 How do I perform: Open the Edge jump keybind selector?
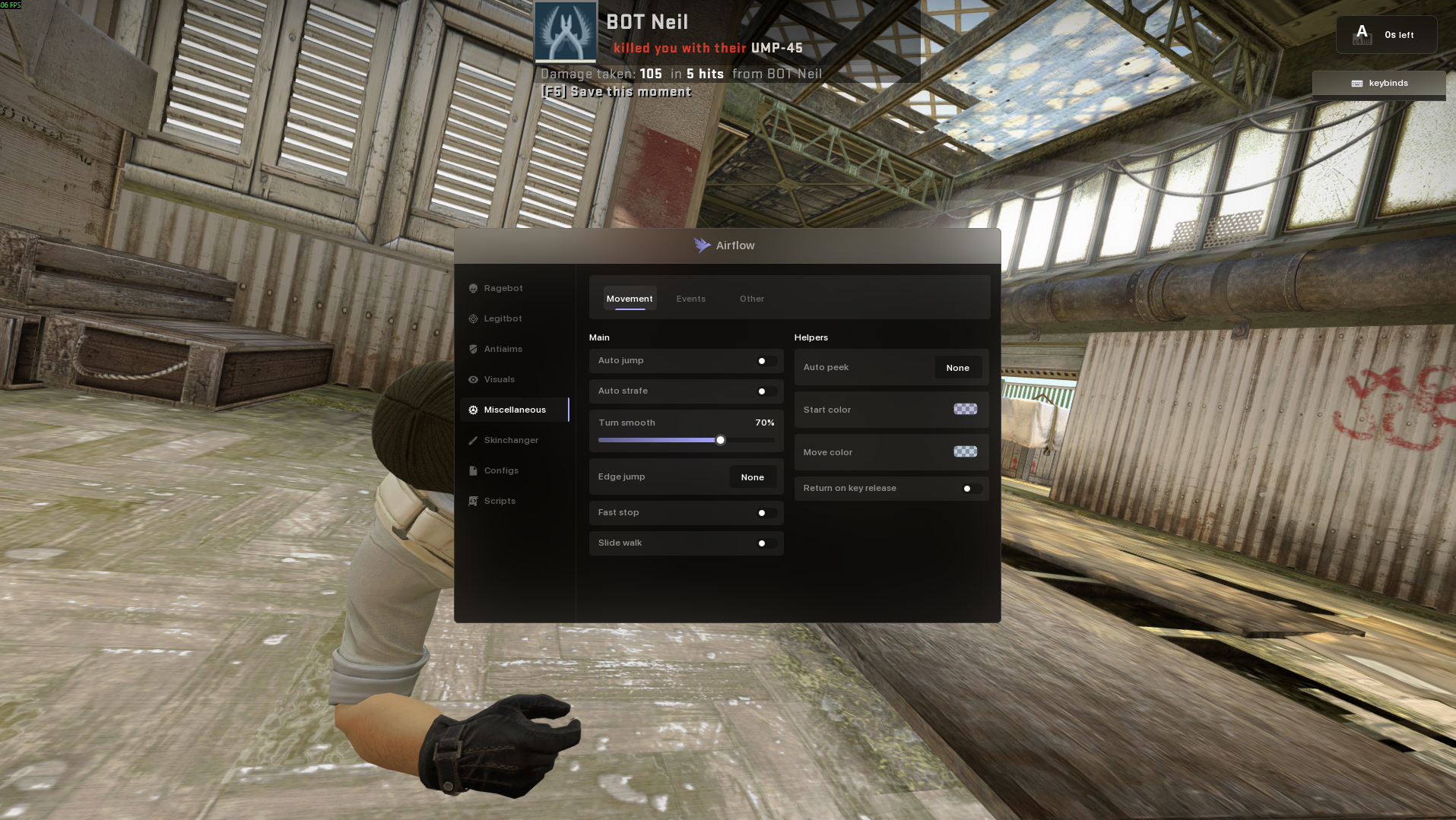point(752,476)
